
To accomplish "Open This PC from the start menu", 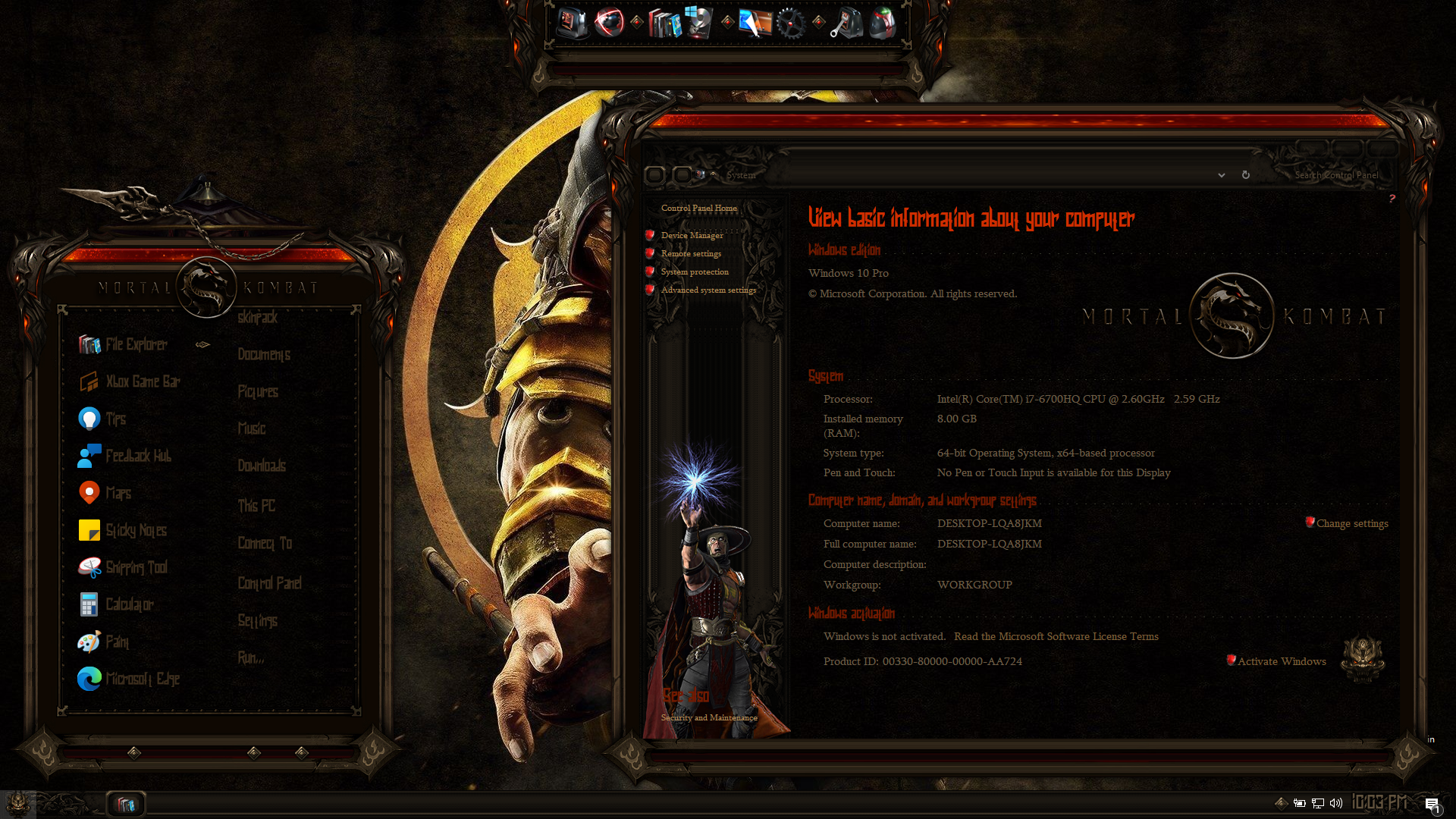I will (256, 506).
